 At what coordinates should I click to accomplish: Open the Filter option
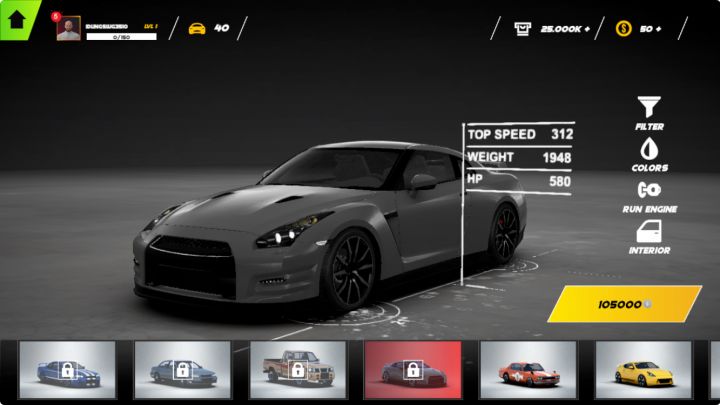coord(649,111)
